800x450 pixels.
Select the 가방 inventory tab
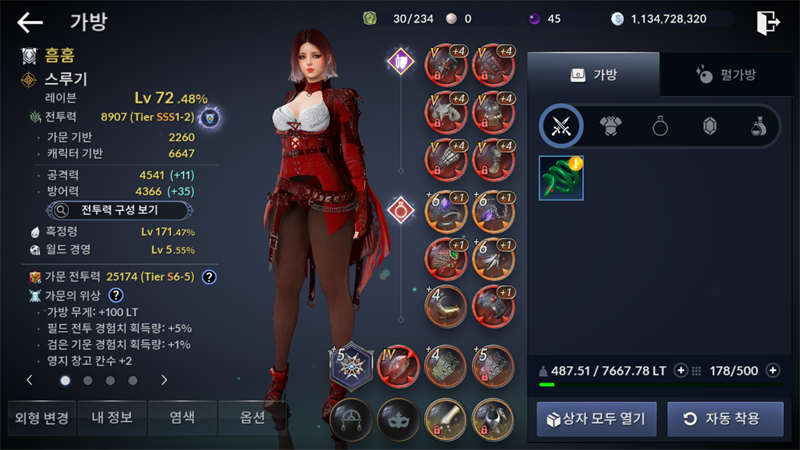593,74
